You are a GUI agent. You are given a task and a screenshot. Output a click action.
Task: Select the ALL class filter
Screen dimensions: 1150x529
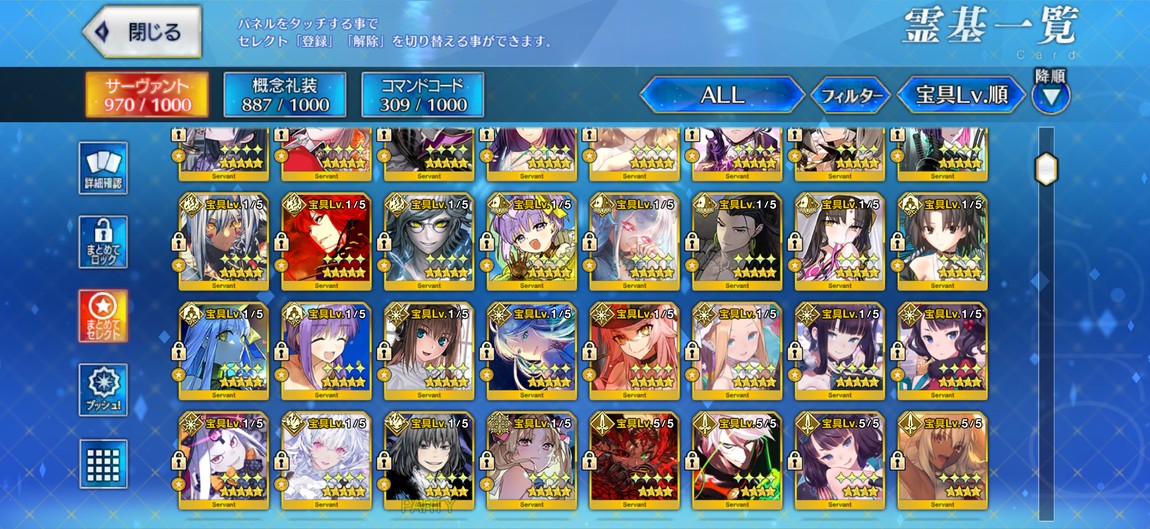[x=722, y=95]
